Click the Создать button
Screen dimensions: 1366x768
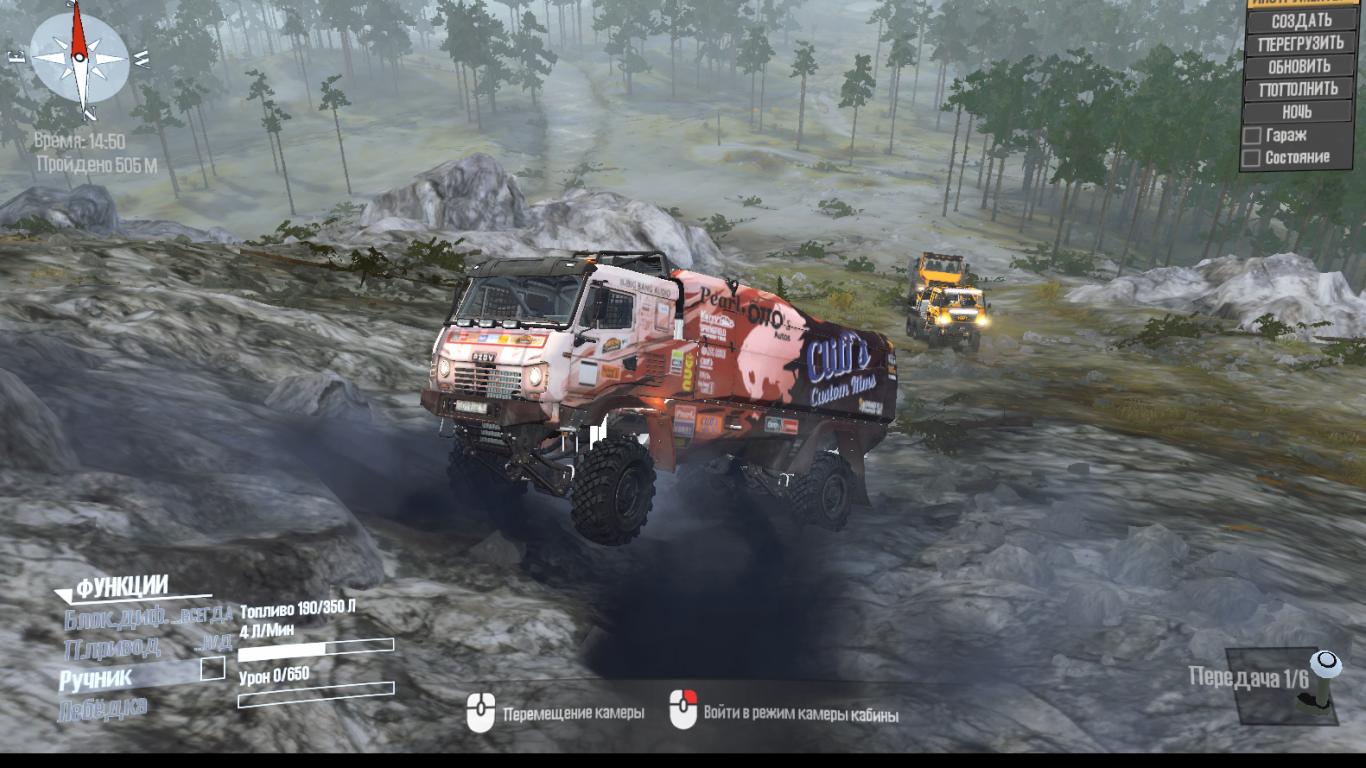1301,21
